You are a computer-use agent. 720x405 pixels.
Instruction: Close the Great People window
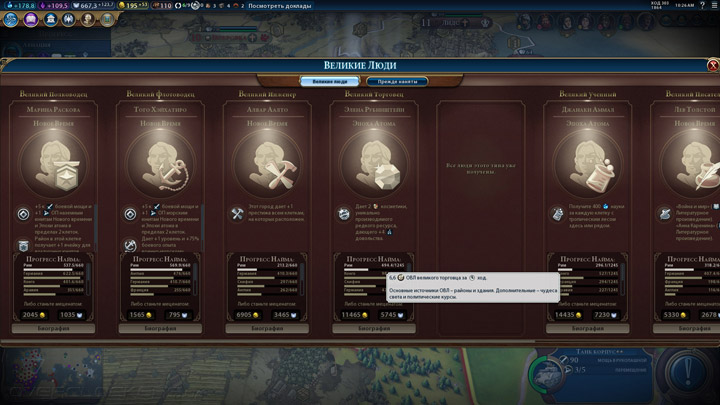712,65
